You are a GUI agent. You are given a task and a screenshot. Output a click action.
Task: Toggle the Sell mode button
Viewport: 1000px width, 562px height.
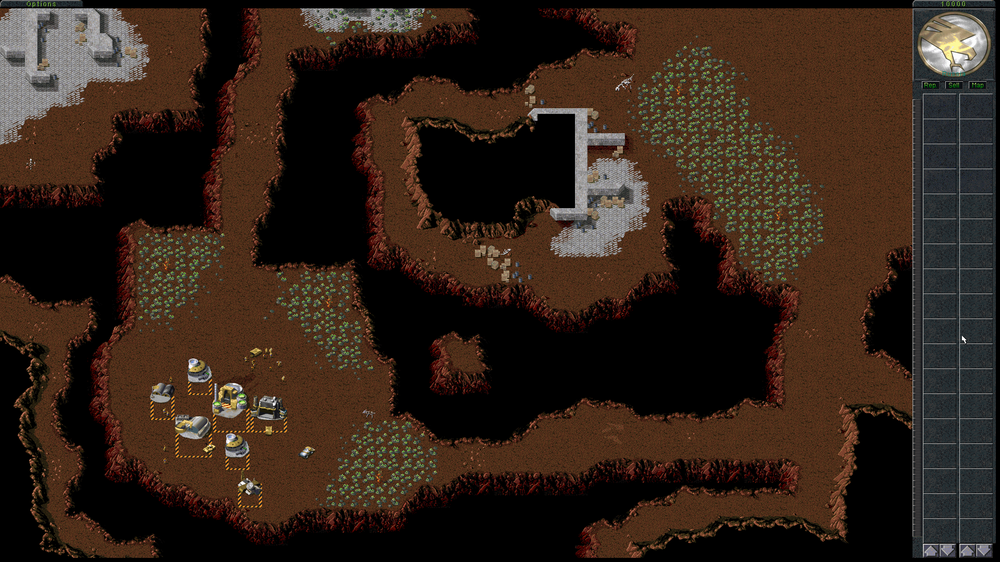tap(954, 85)
